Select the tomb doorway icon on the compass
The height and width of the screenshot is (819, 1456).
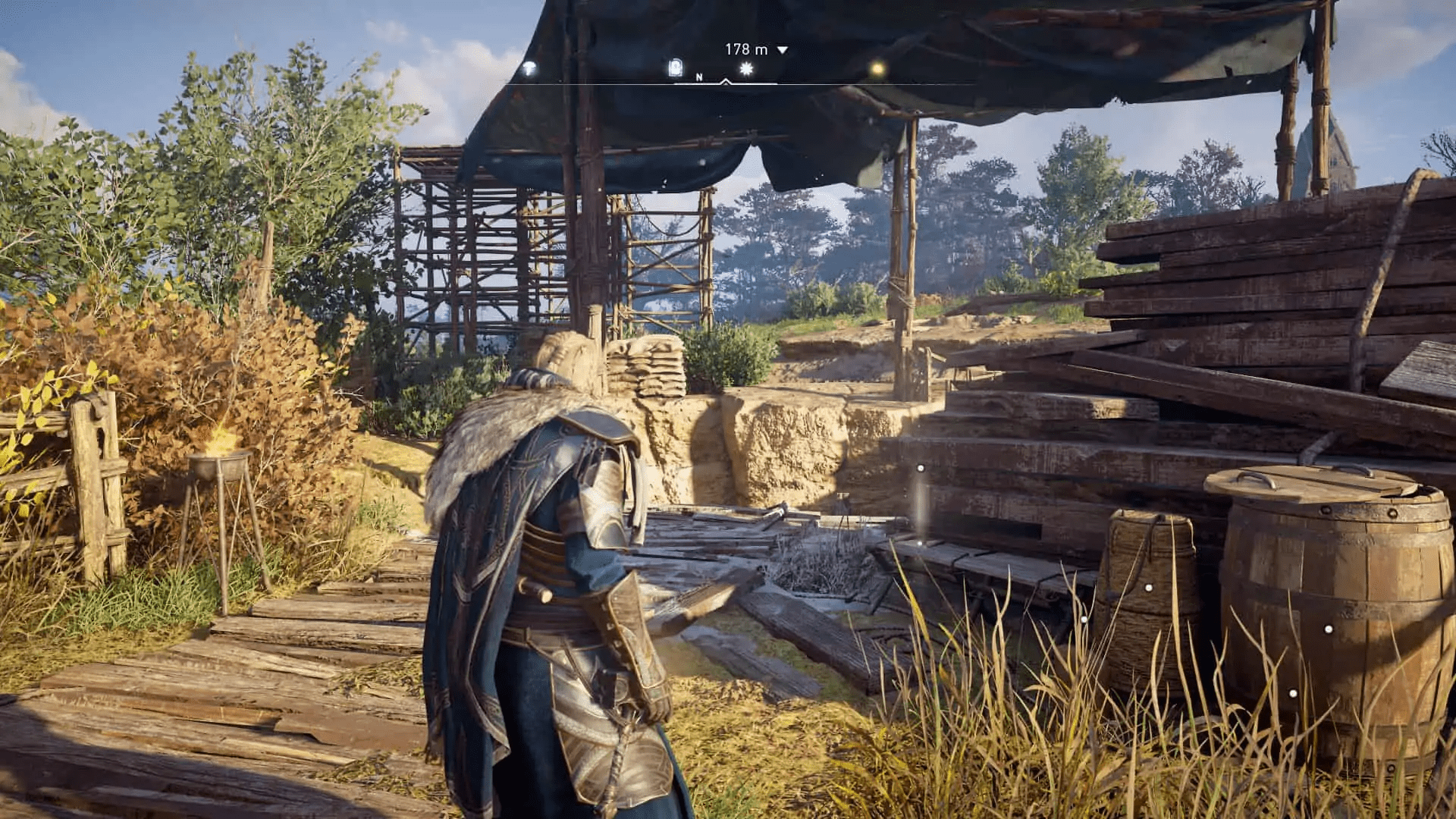[675, 68]
